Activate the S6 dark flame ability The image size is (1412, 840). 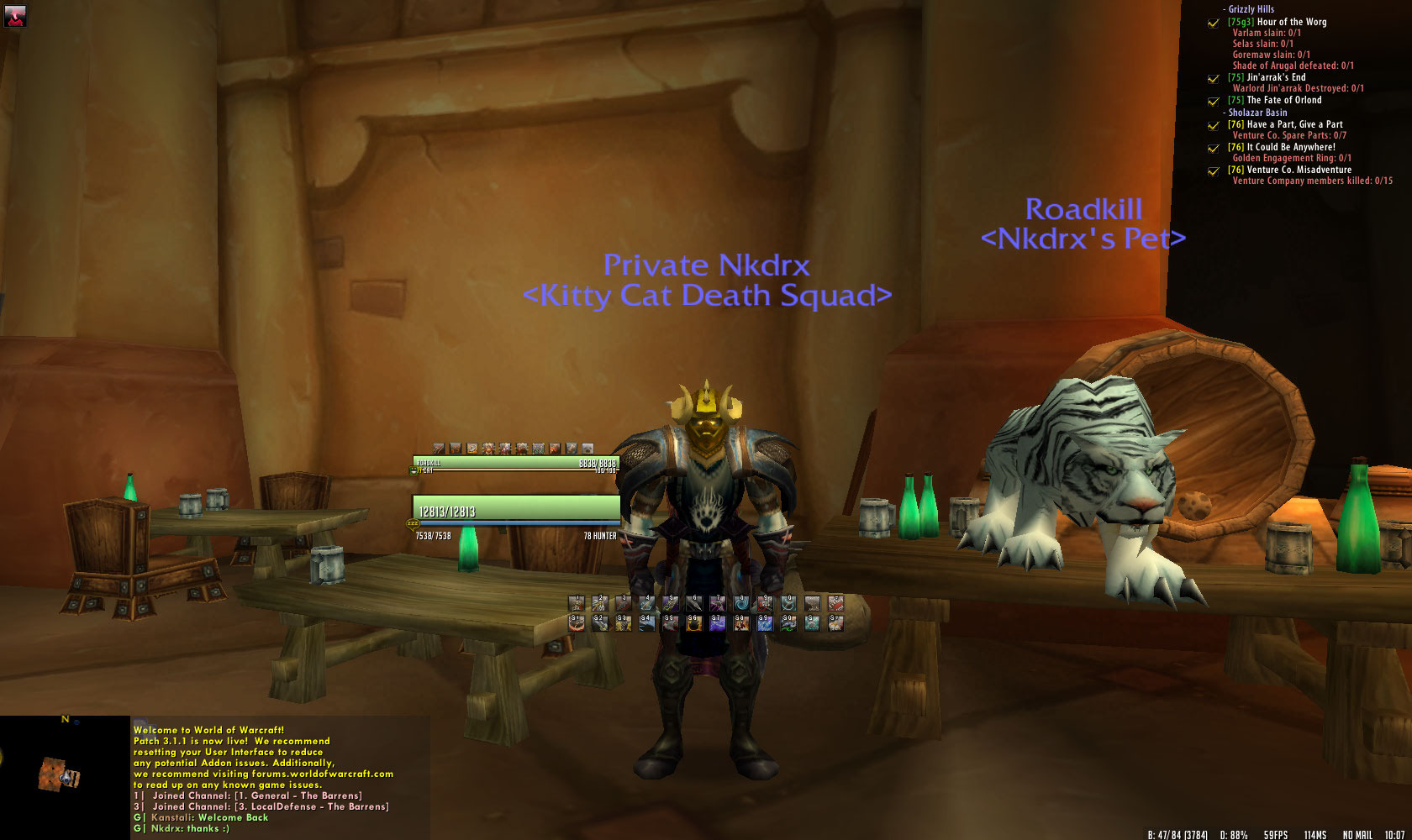click(x=693, y=623)
